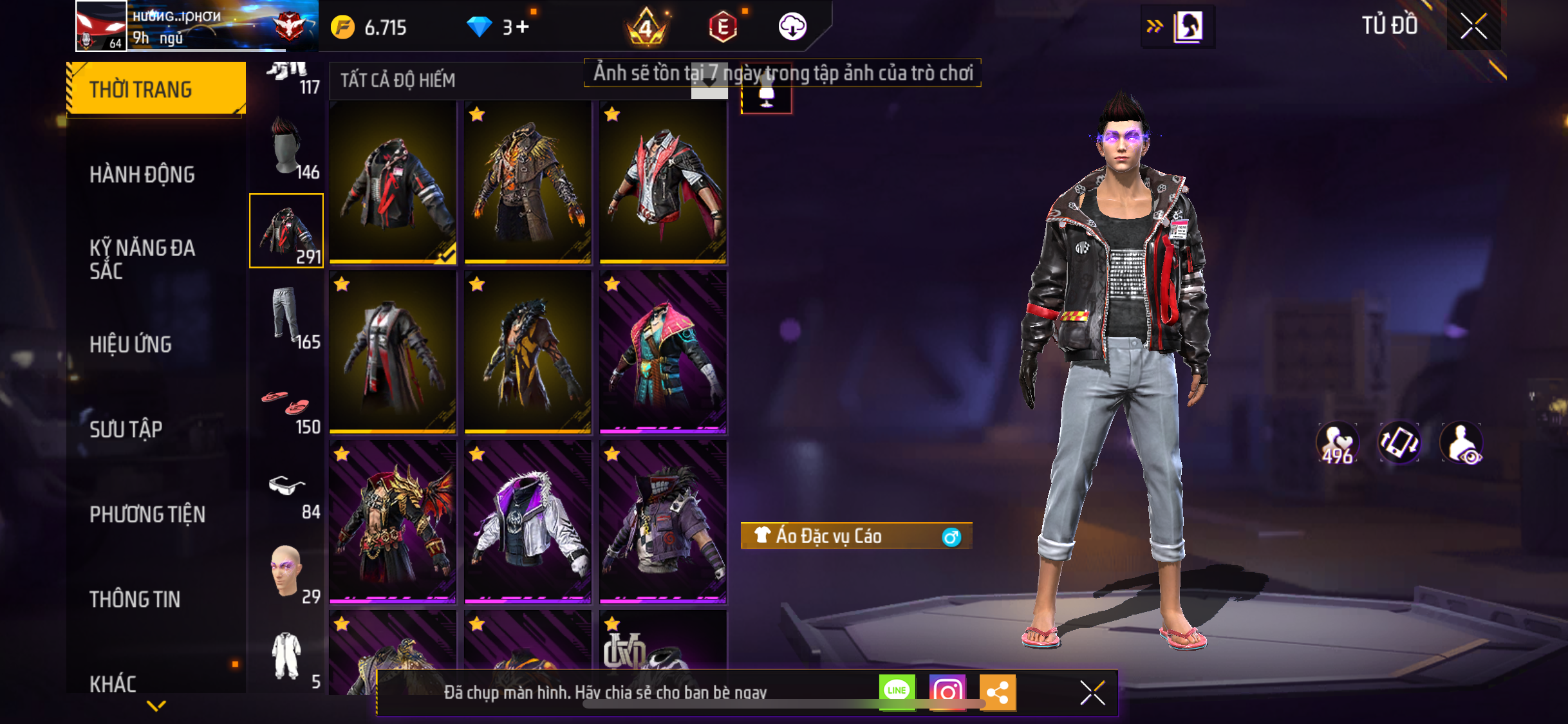Pick the white fur-hood purple jacket

[528, 523]
